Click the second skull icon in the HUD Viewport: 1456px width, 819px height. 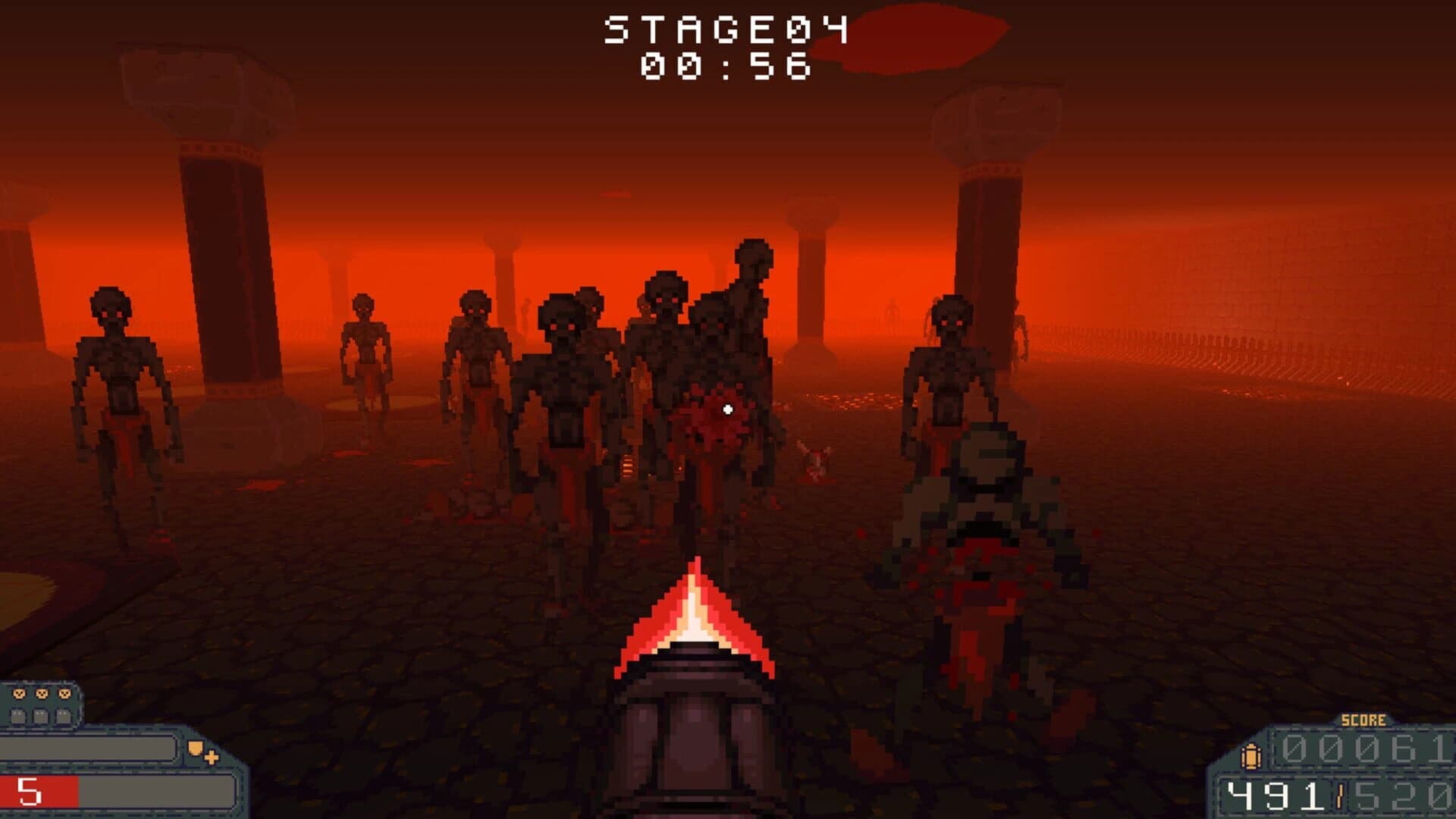pyautogui.click(x=42, y=694)
